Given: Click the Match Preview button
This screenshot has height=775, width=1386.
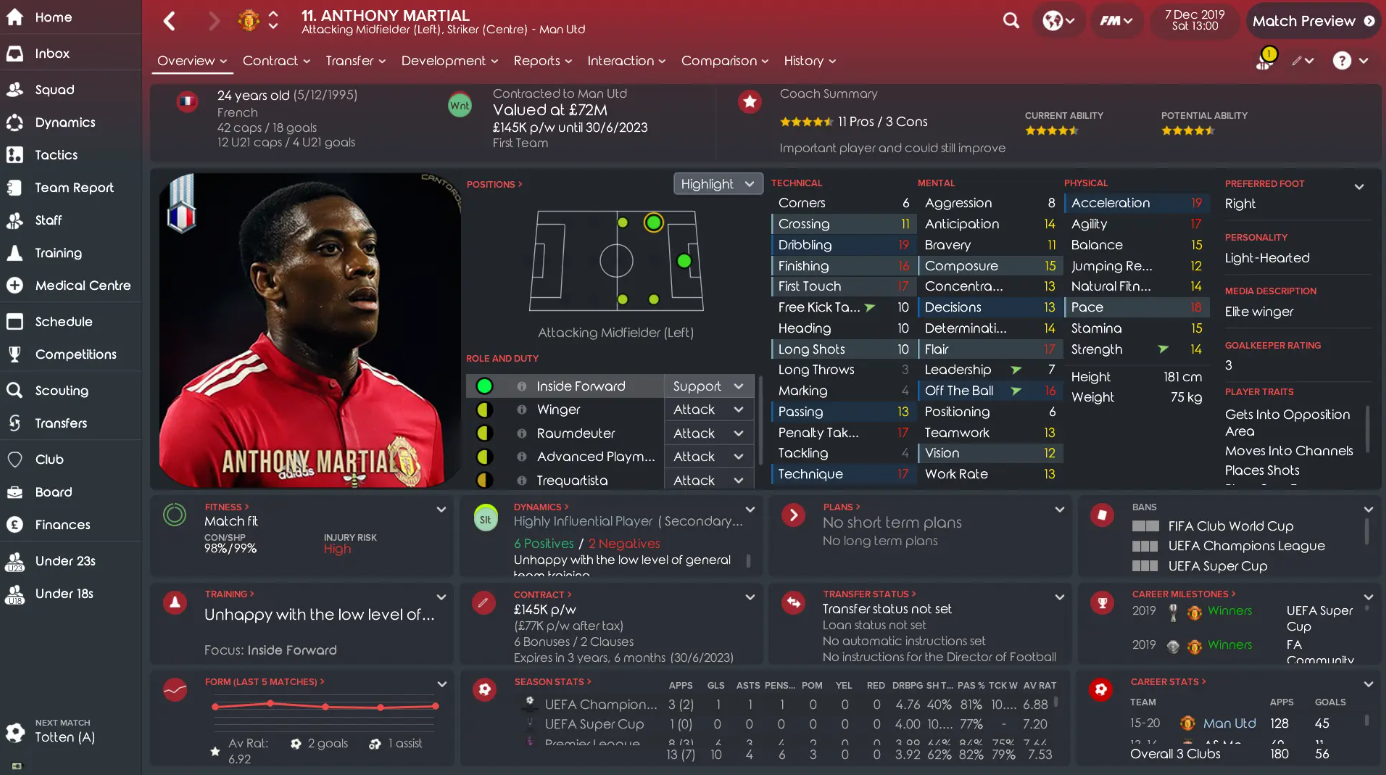Looking at the screenshot, I should click(x=1308, y=20).
